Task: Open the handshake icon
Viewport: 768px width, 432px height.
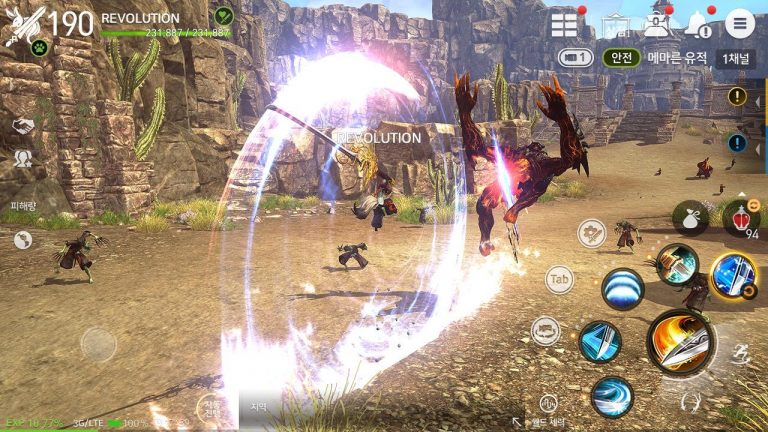Action: click(x=23, y=125)
